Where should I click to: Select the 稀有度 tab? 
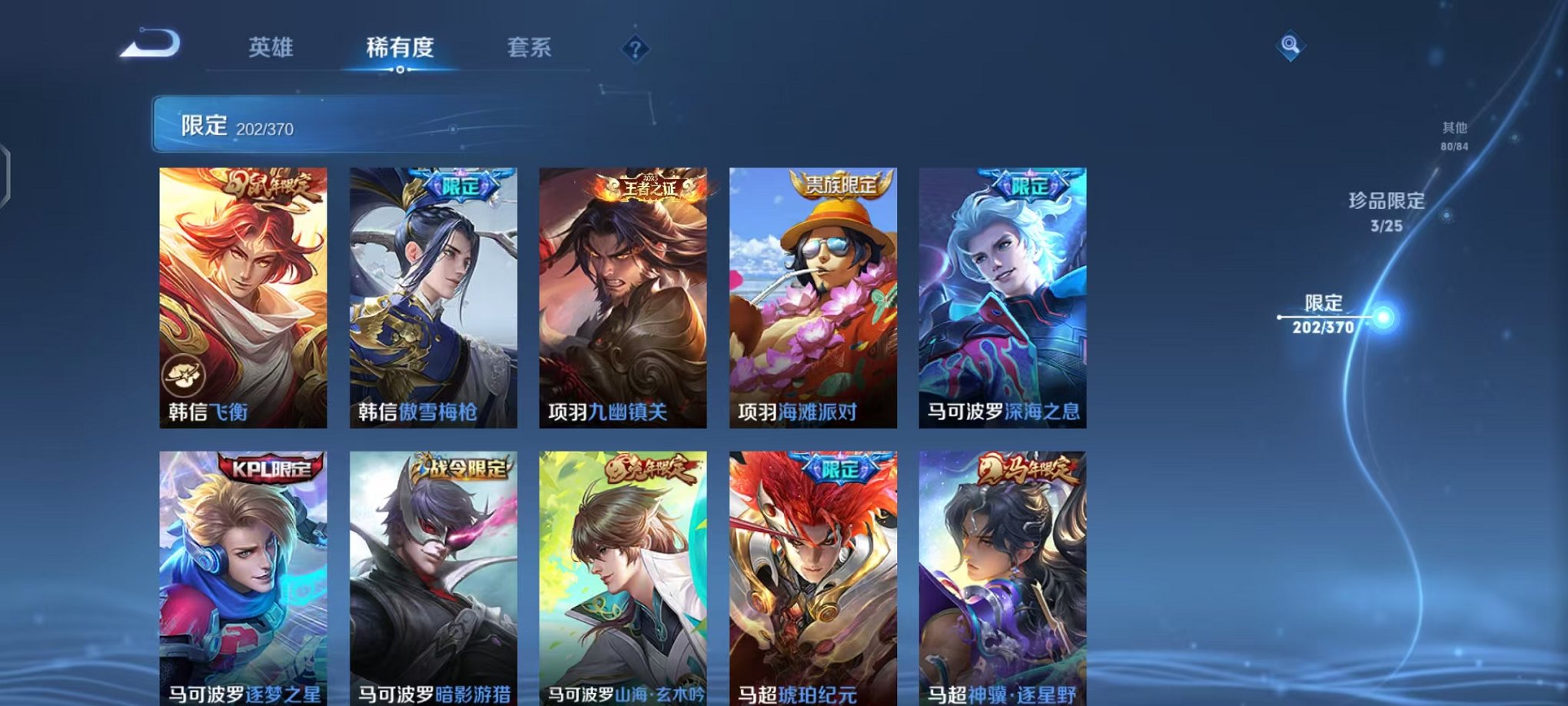pos(400,48)
